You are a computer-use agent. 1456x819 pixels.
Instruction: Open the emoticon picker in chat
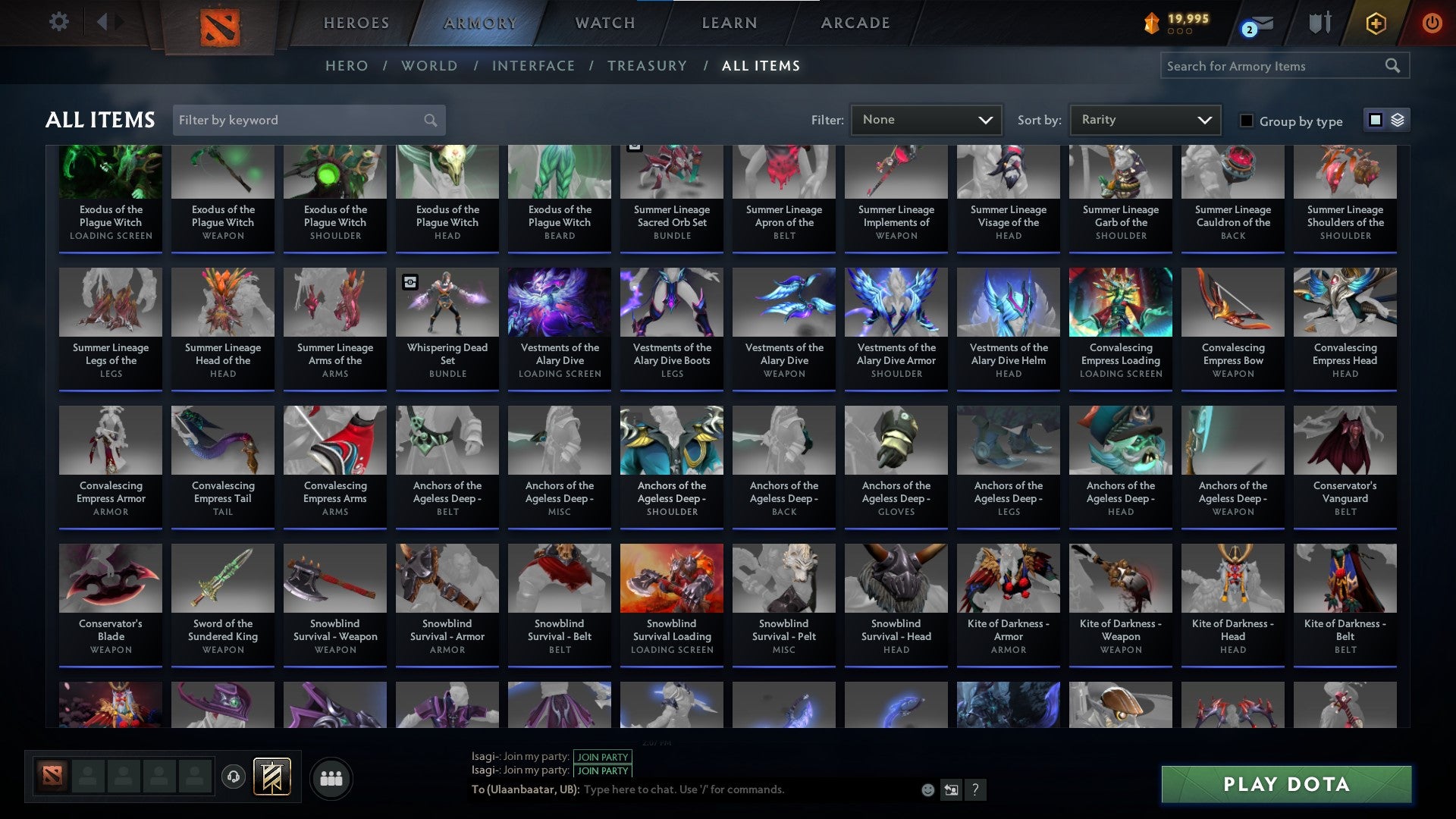click(927, 789)
